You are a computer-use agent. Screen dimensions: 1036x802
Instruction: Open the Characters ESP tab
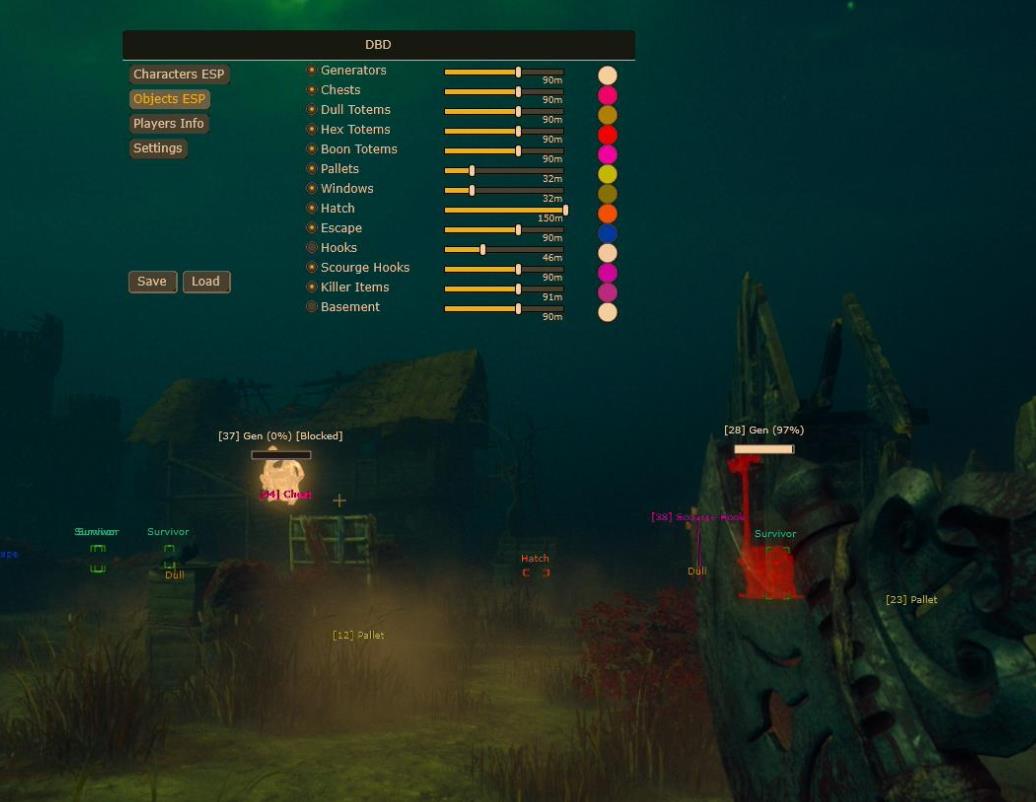[x=179, y=75]
